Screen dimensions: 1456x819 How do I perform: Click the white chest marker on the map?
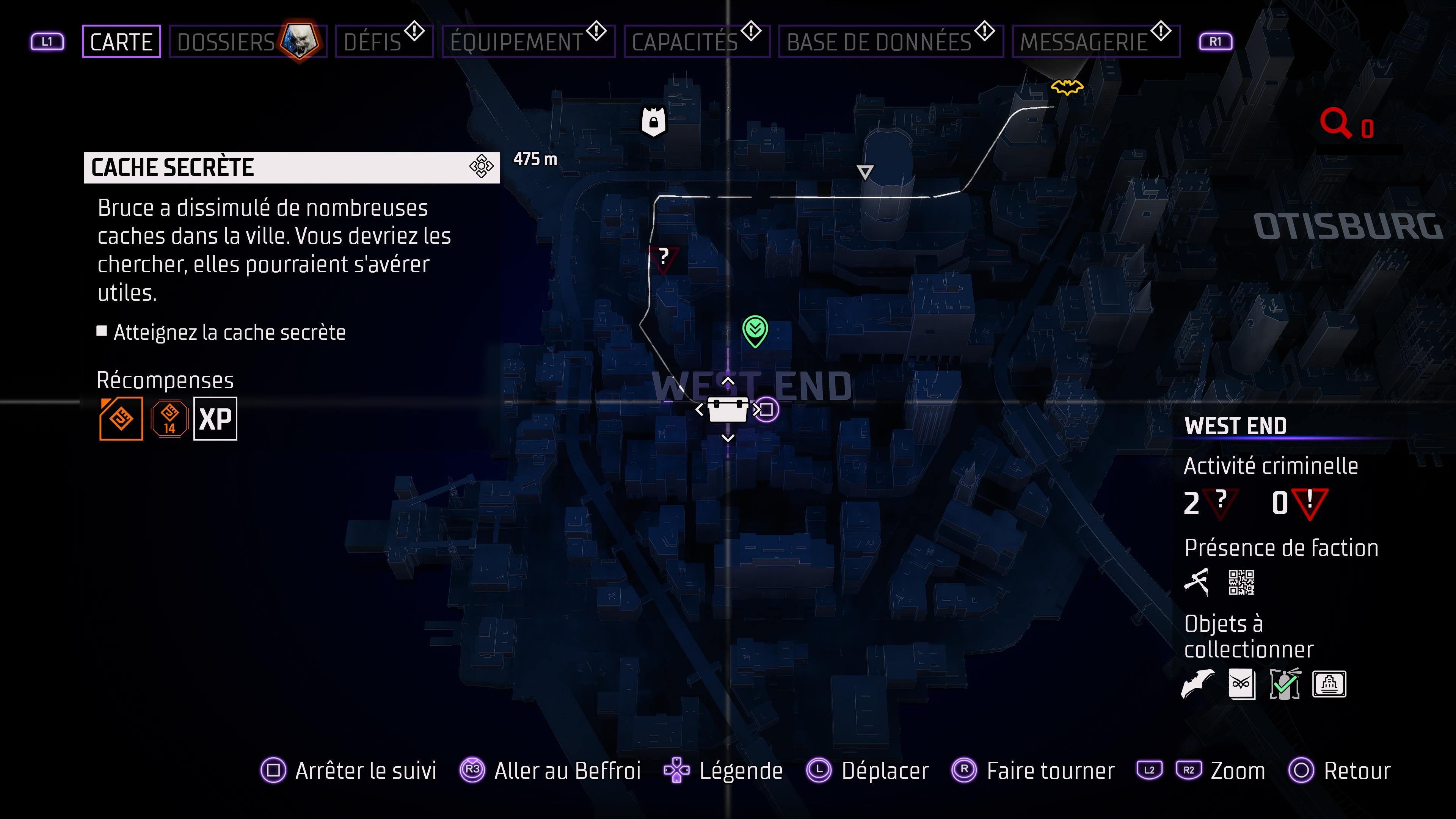728,411
